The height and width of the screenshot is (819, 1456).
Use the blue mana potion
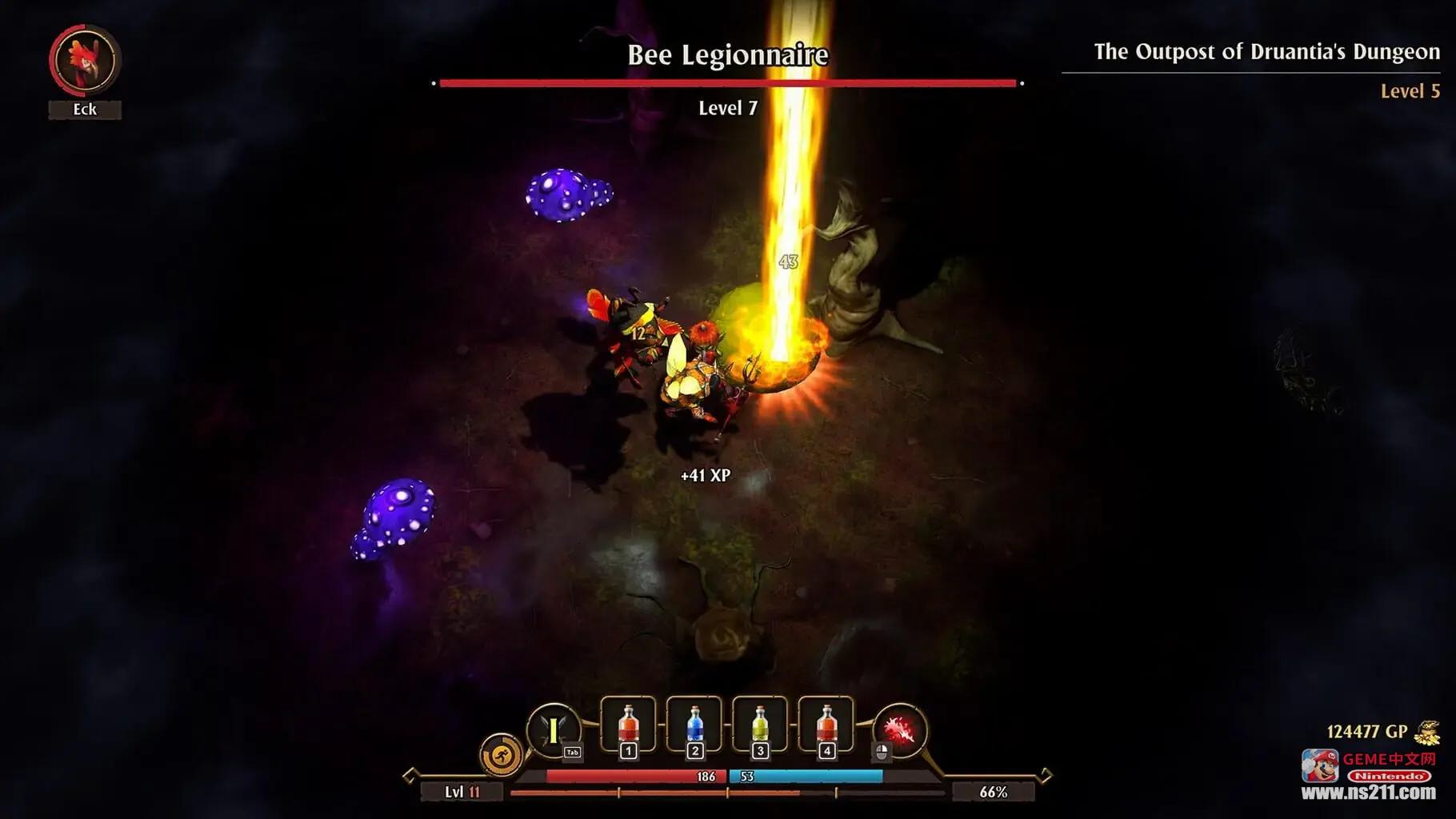(x=694, y=725)
